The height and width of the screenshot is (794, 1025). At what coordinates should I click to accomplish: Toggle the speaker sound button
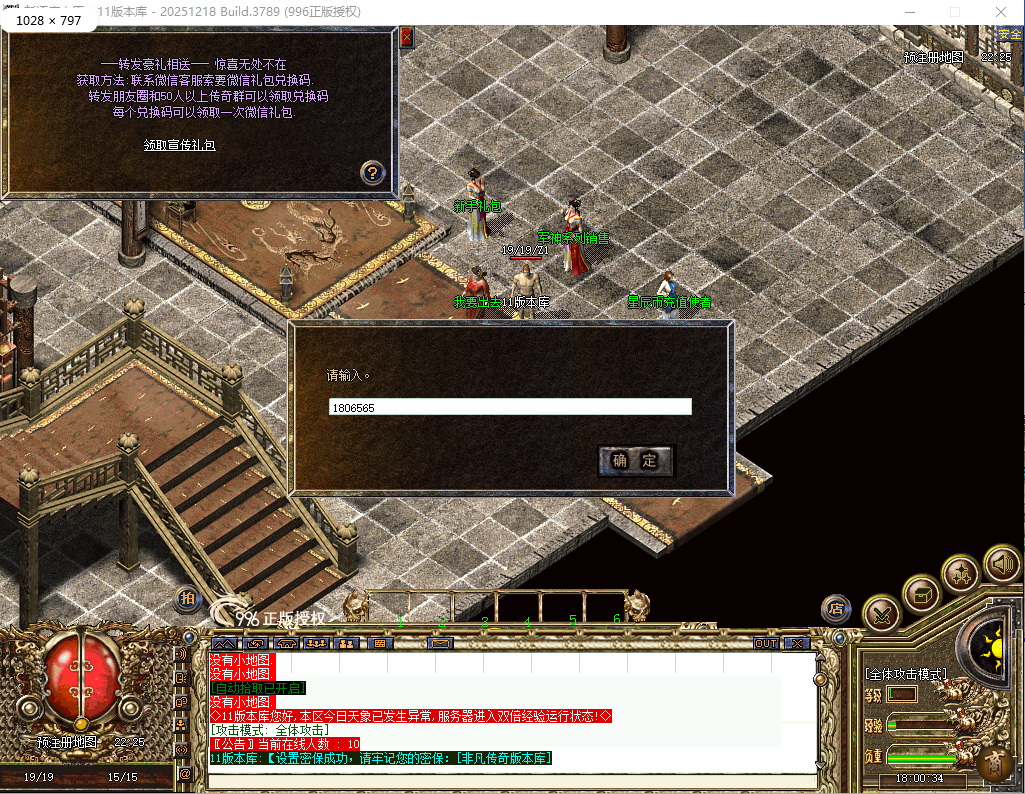pyautogui.click(x=1000, y=563)
